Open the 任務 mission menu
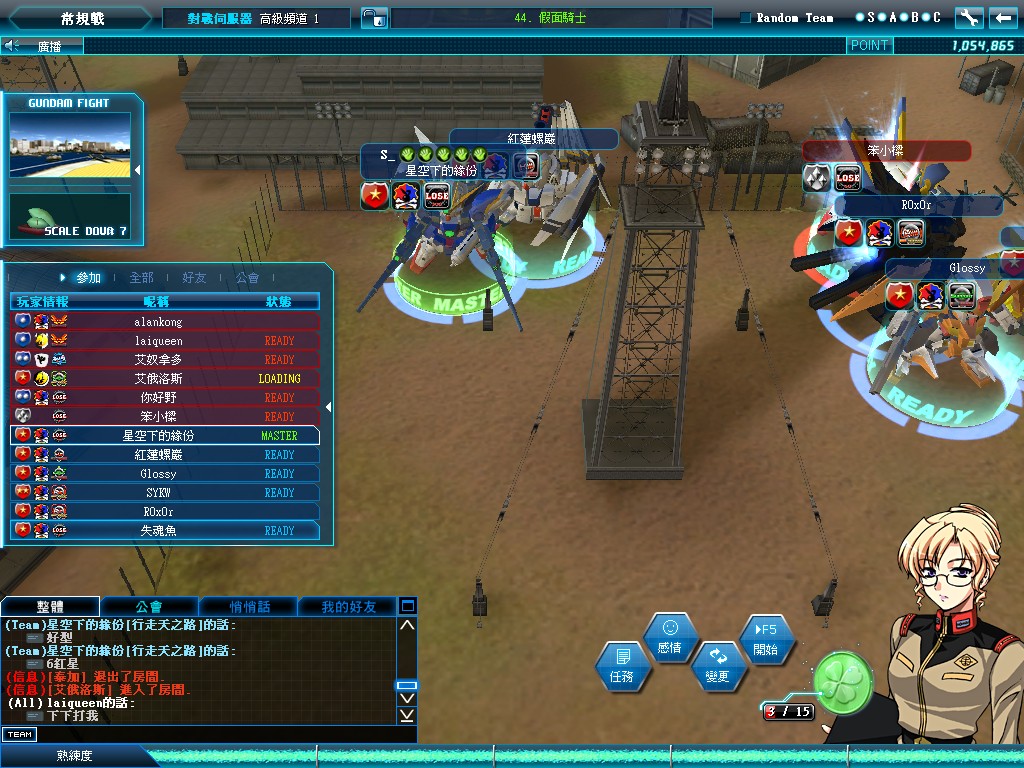1024x768 pixels. click(x=621, y=667)
